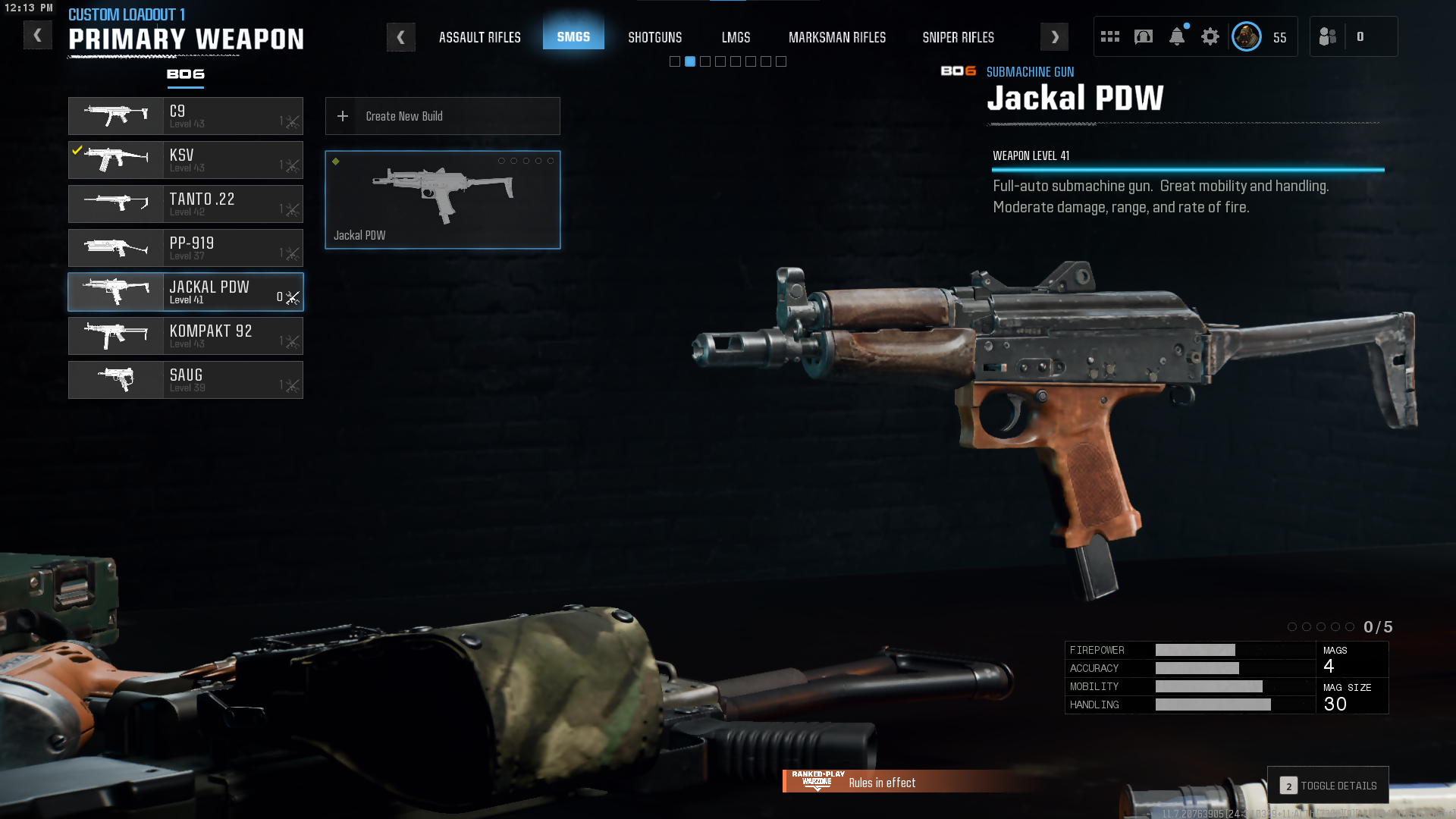
Task: Switch to the Assault Rifles tab
Action: coord(479,37)
